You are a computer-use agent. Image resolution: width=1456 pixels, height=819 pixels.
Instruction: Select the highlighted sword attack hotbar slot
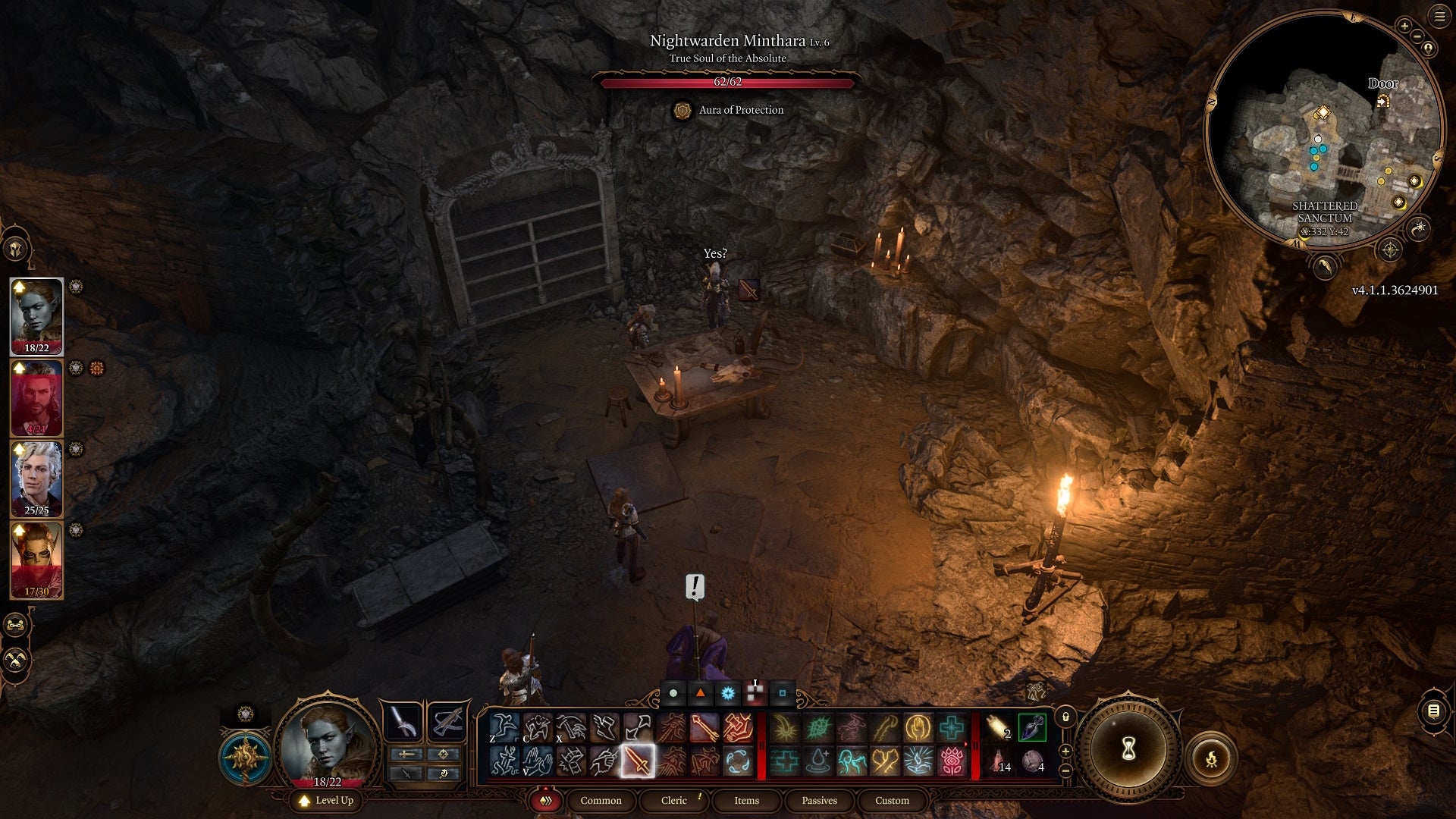tap(637, 761)
